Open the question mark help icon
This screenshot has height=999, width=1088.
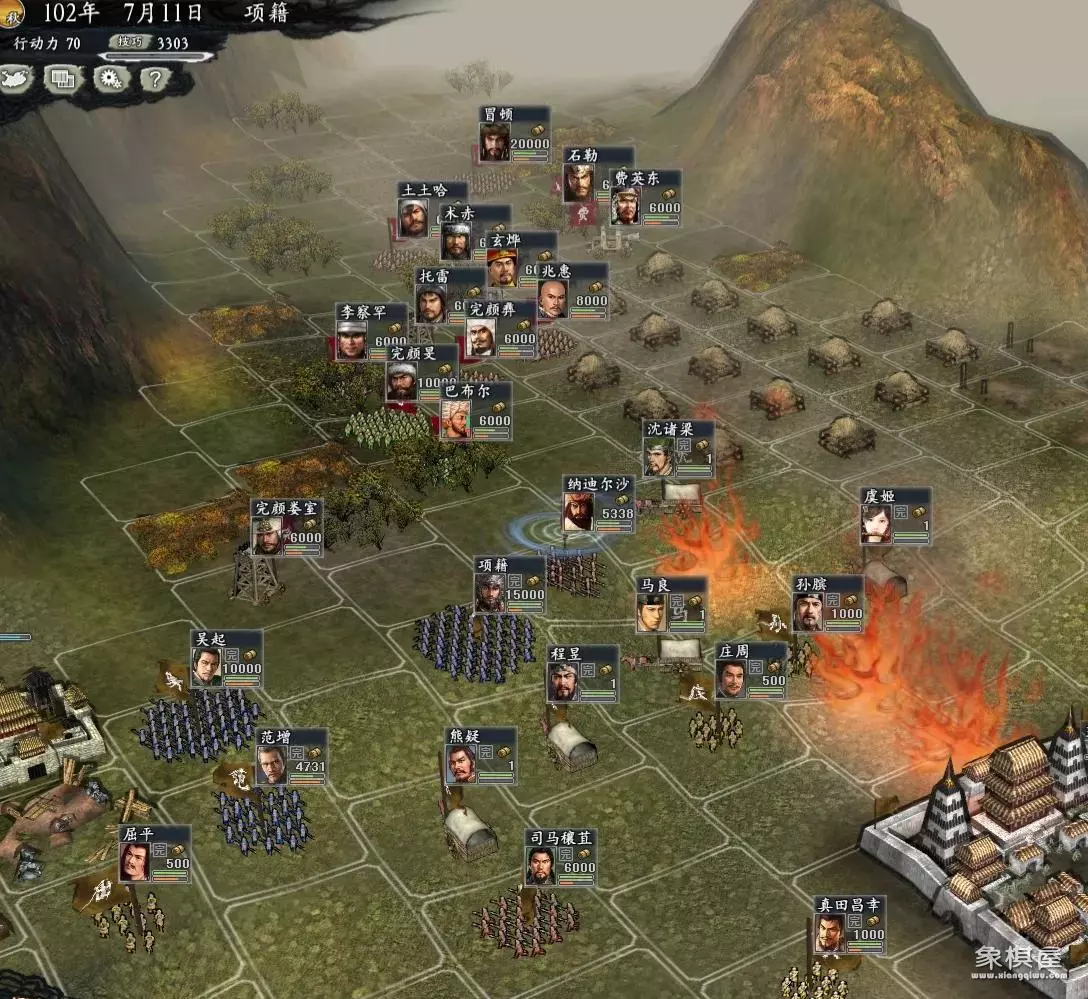click(155, 78)
